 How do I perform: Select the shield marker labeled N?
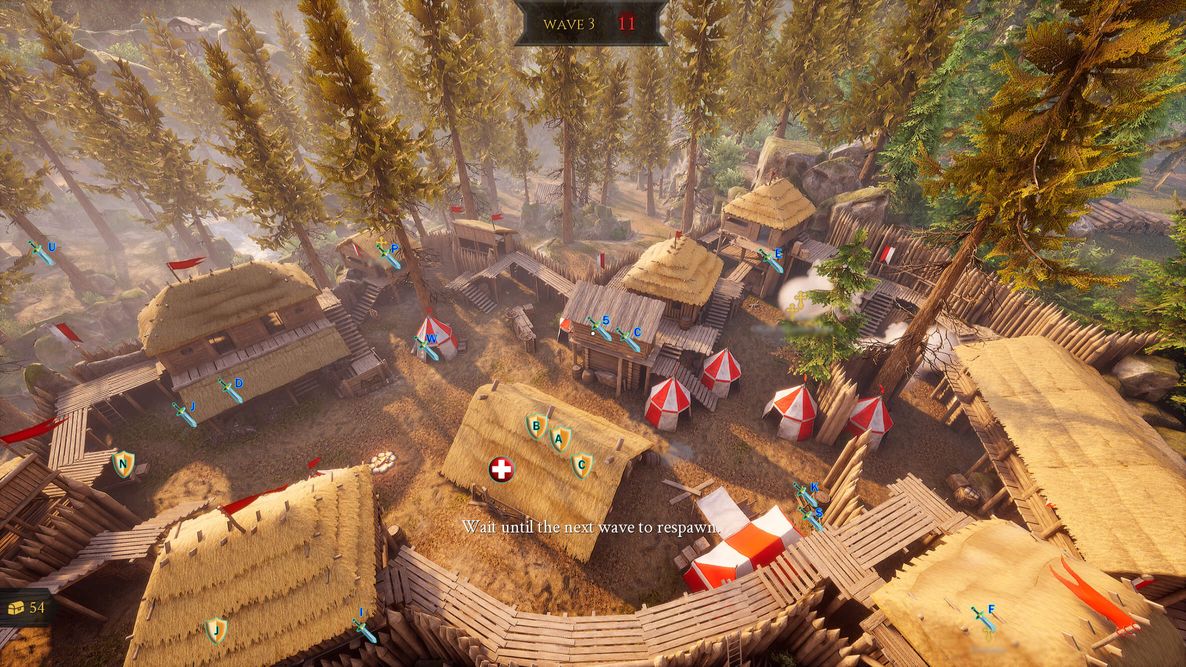click(123, 463)
